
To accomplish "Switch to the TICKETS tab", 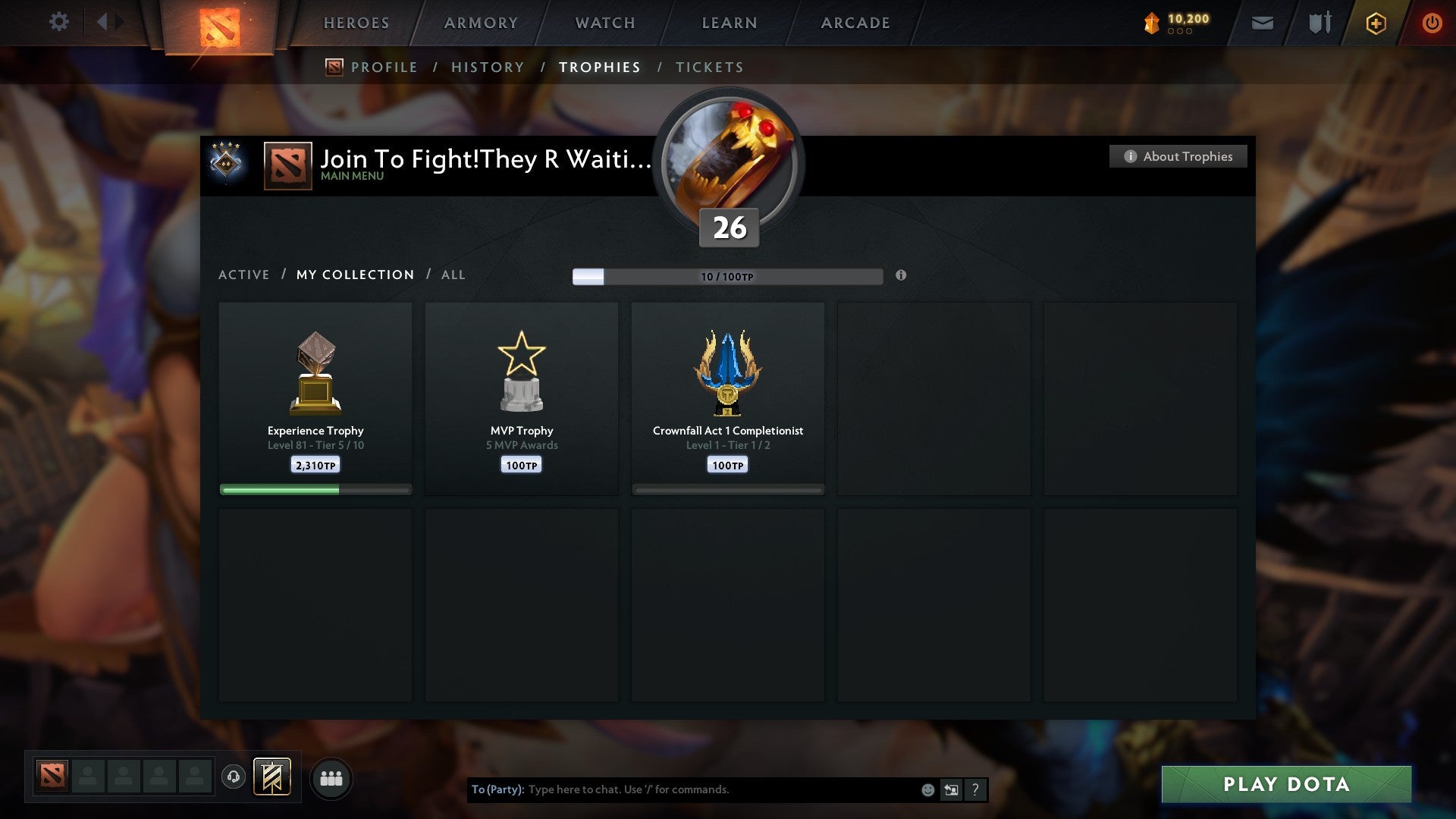I will tap(708, 67).
